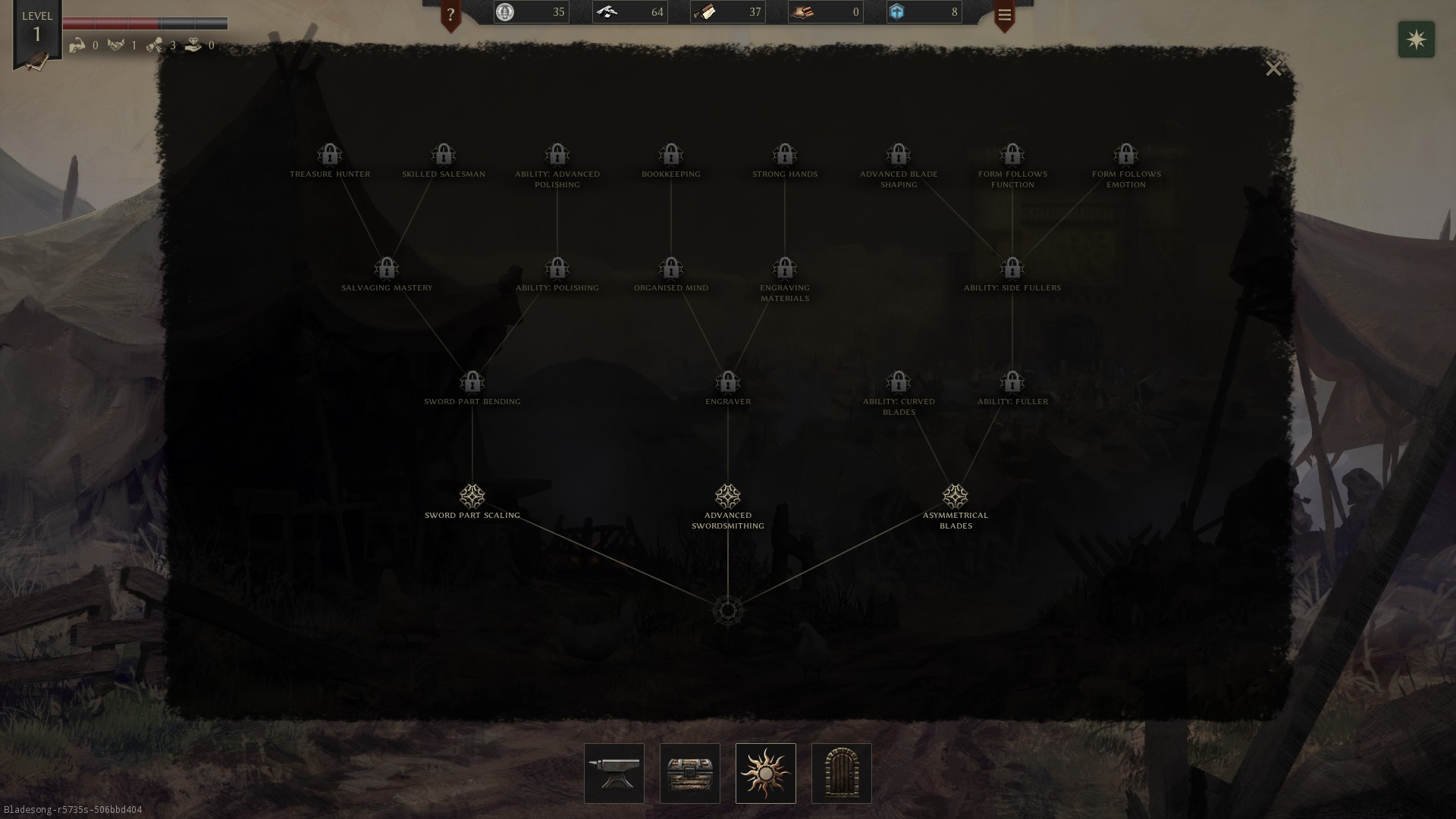Select the Advanced Swordsmithing skill node

click(728, 497)
